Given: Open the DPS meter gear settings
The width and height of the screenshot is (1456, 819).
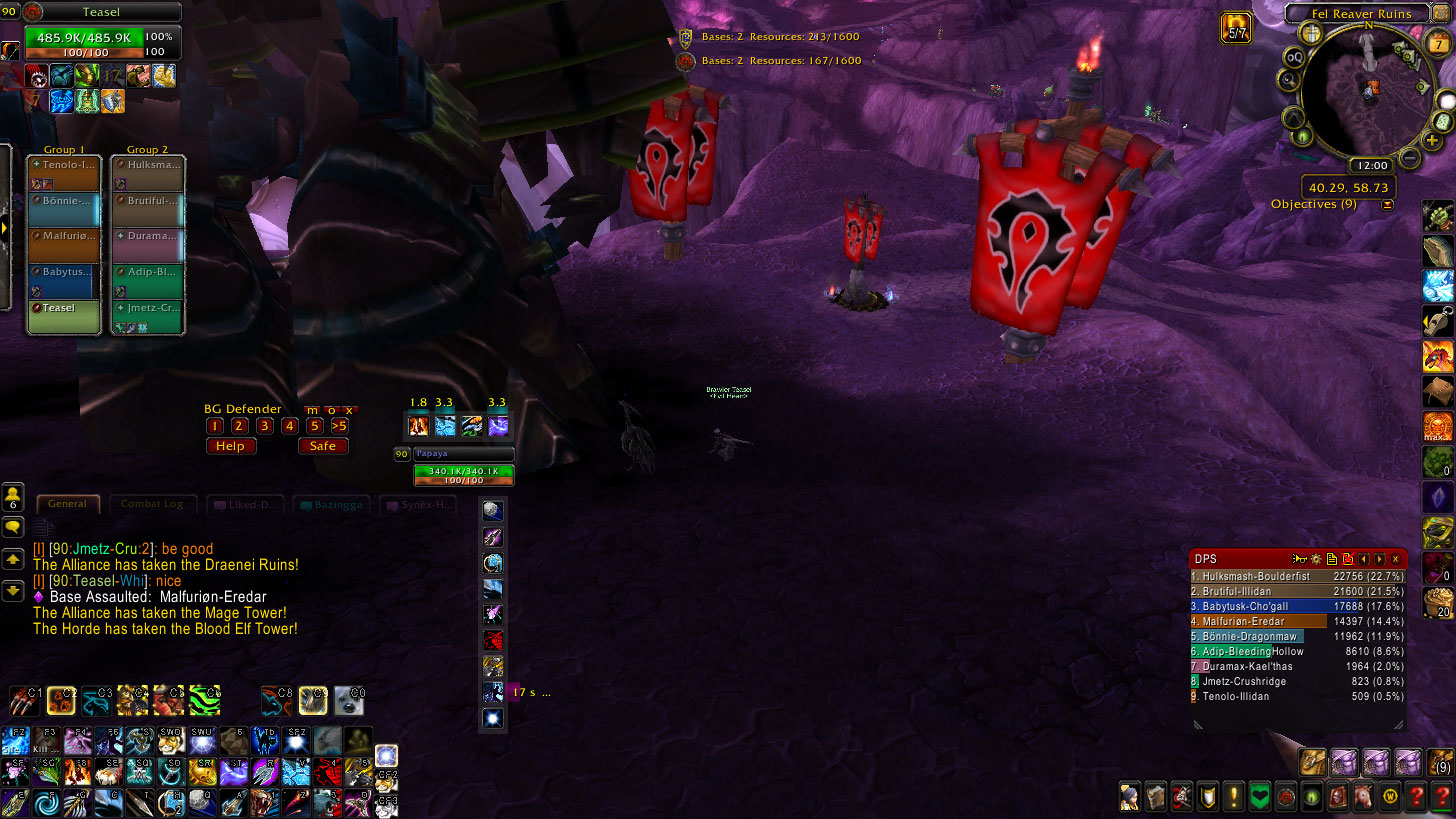Looking at the screenshot, I should pos(1316,559).
